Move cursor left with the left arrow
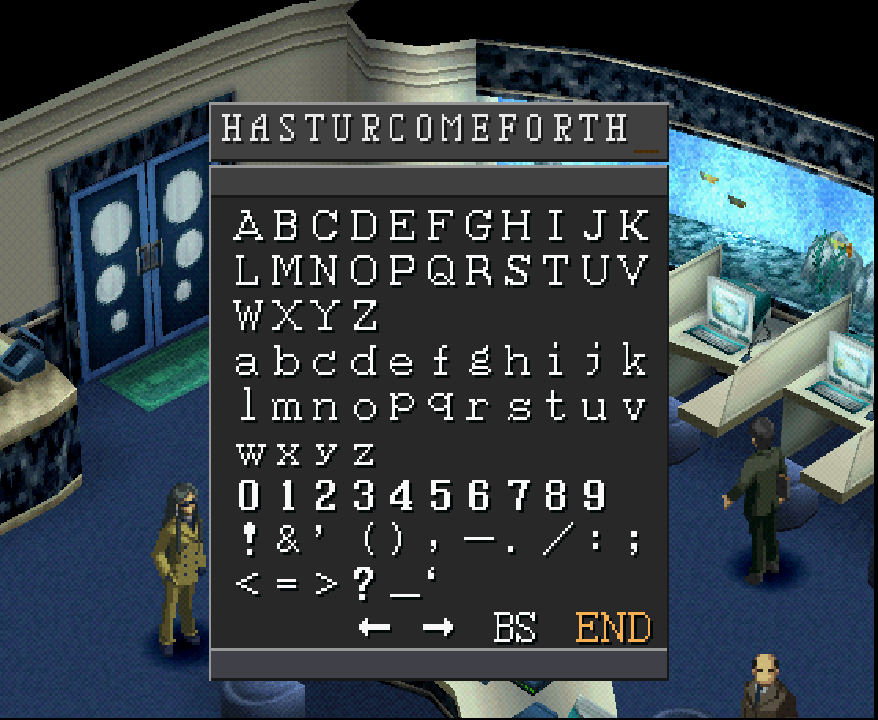This screenshot has height=720, width=878. tap(375, 628)
